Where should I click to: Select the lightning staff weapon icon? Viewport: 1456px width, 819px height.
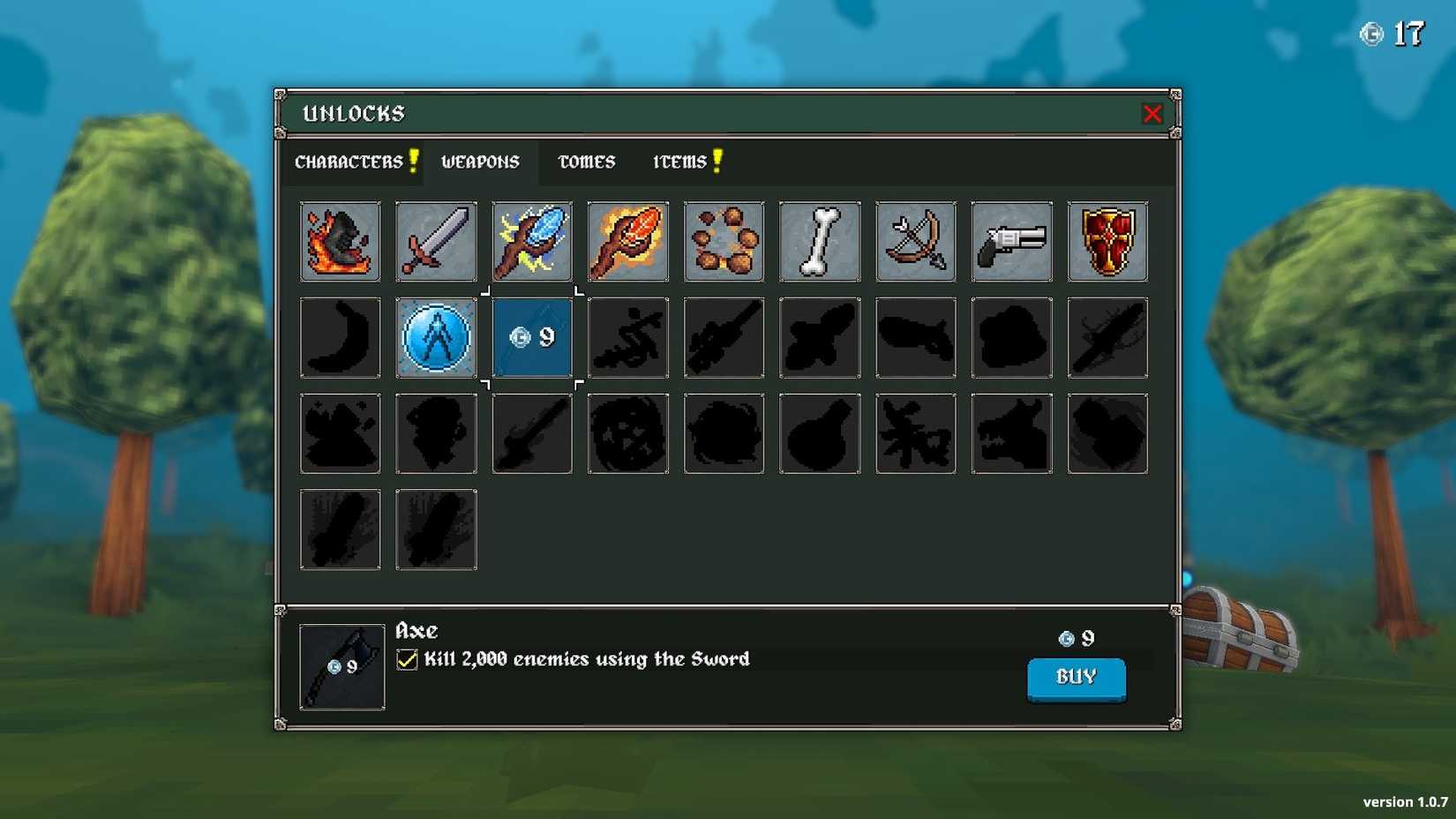click(531, 241)
